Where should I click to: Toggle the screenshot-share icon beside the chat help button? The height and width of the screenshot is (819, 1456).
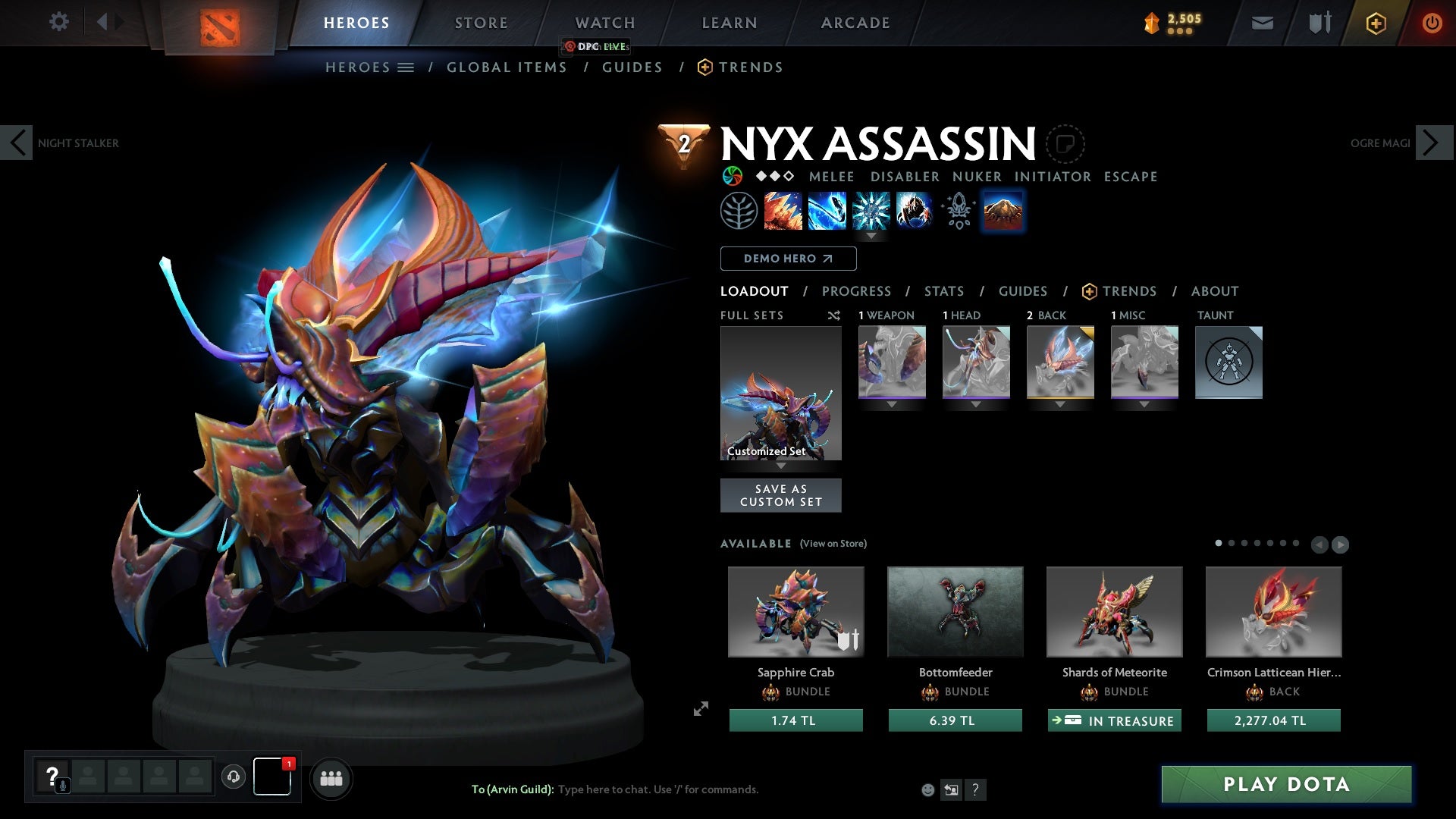tap(951, 790)
